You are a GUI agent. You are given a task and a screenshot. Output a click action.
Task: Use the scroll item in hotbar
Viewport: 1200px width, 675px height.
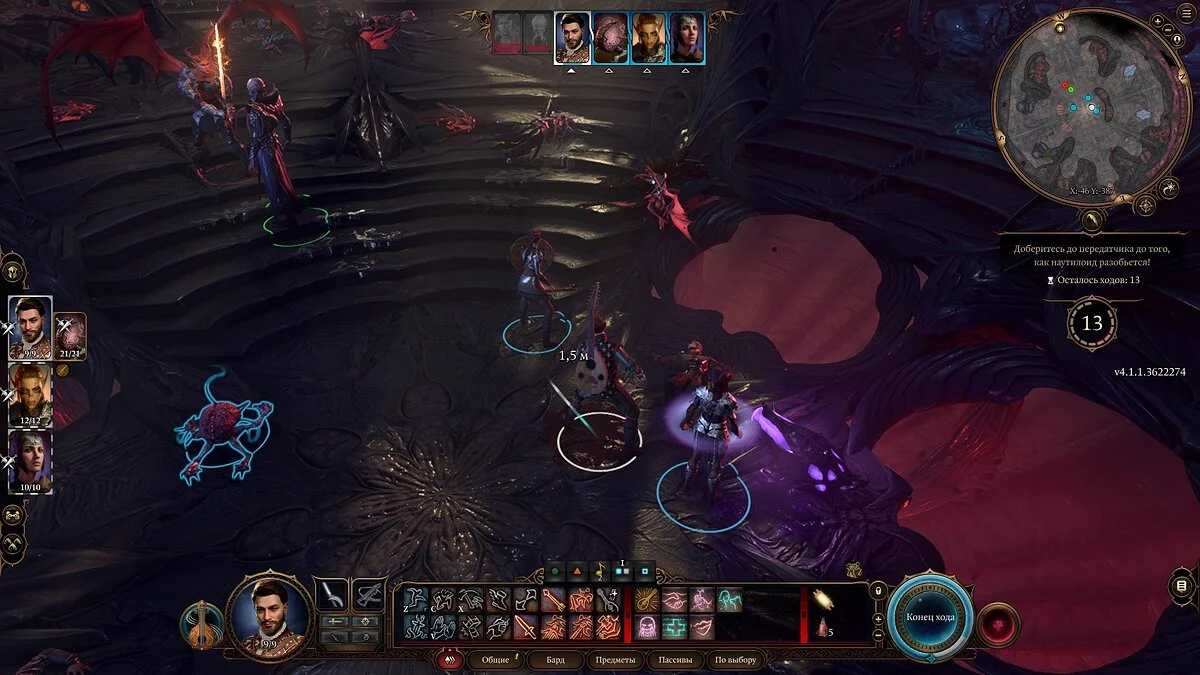point(824,600)
